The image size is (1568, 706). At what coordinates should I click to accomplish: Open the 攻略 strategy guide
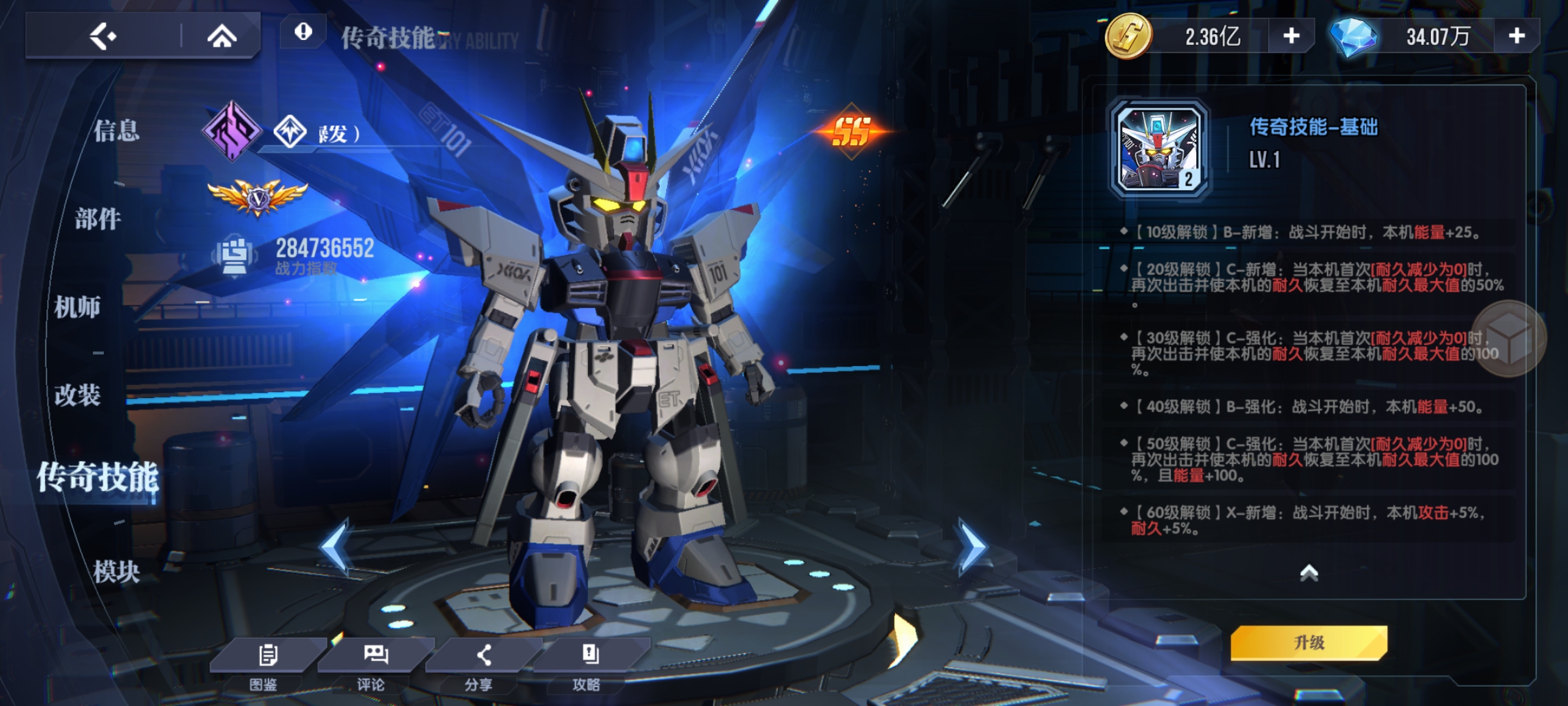[589, 664]
